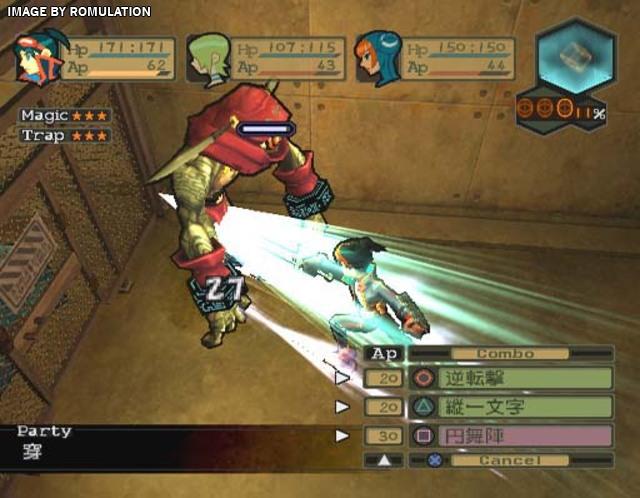
Task: Select the blue-haired party member portrait
Action: (379, 58)
